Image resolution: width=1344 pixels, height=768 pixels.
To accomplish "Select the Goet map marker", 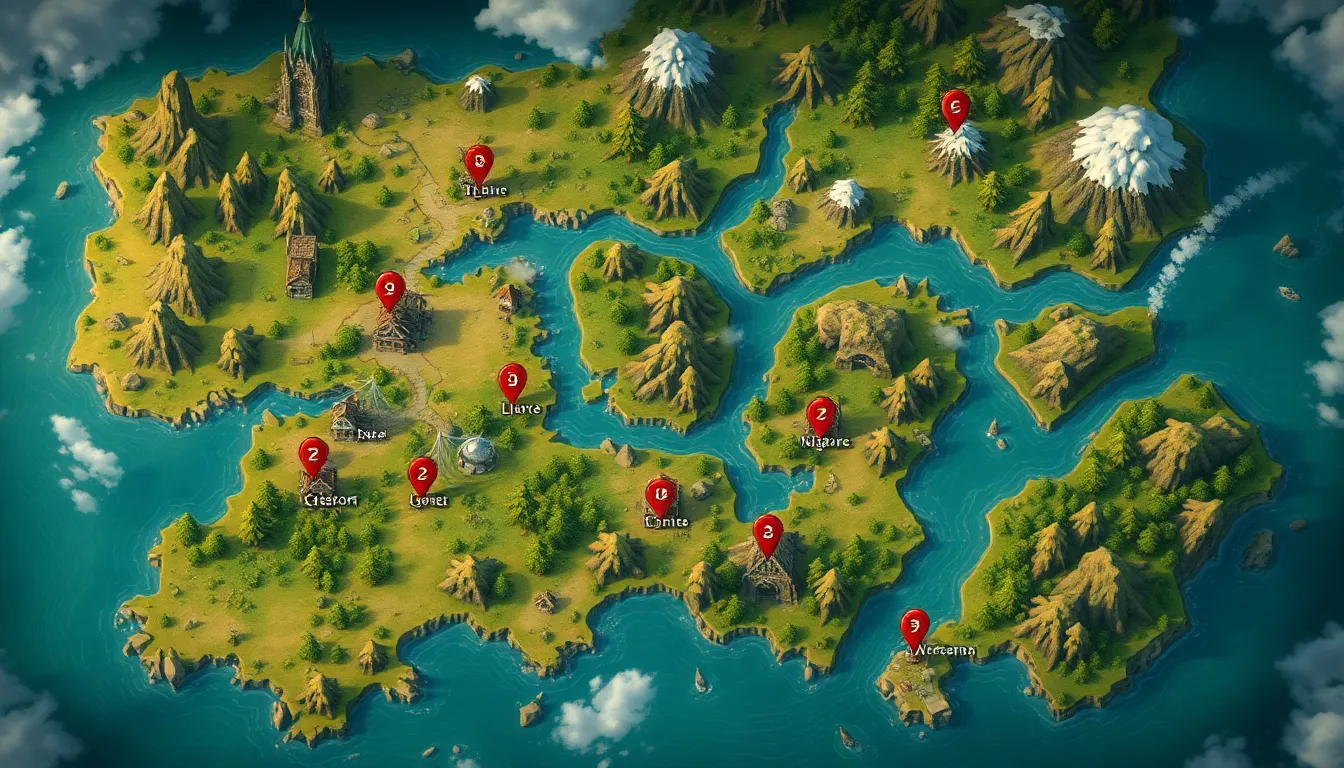I will pyautogui.click(x=422, y=474).
